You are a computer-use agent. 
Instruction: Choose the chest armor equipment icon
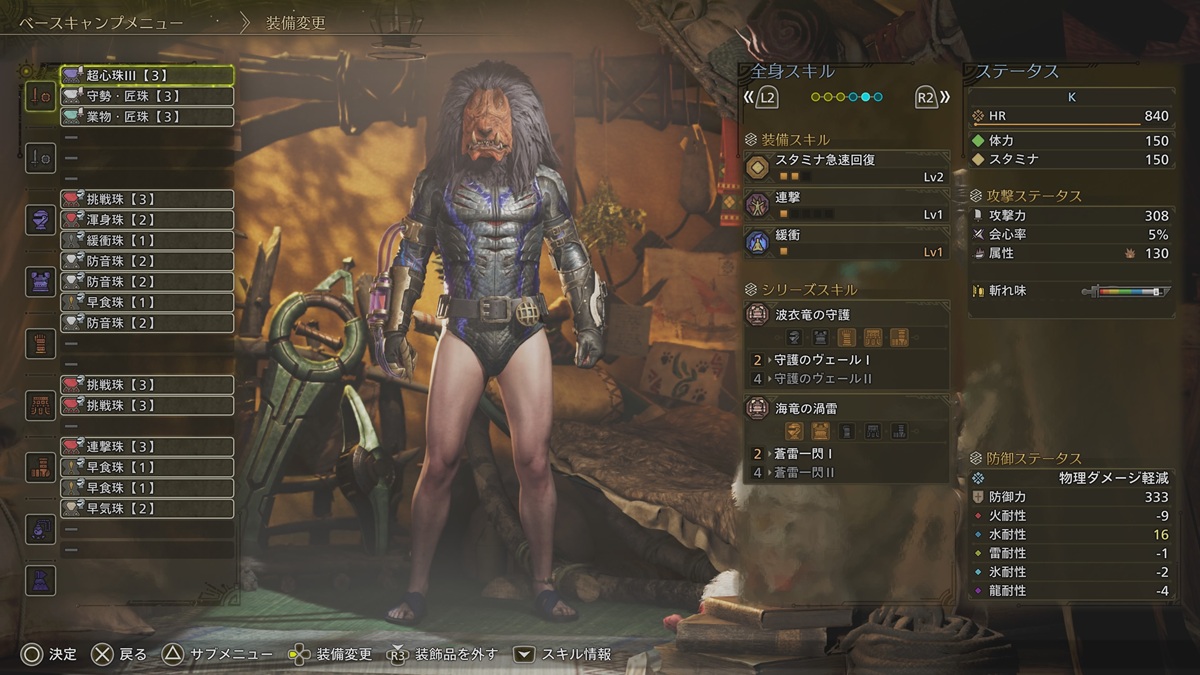click(x=41, y=282)
